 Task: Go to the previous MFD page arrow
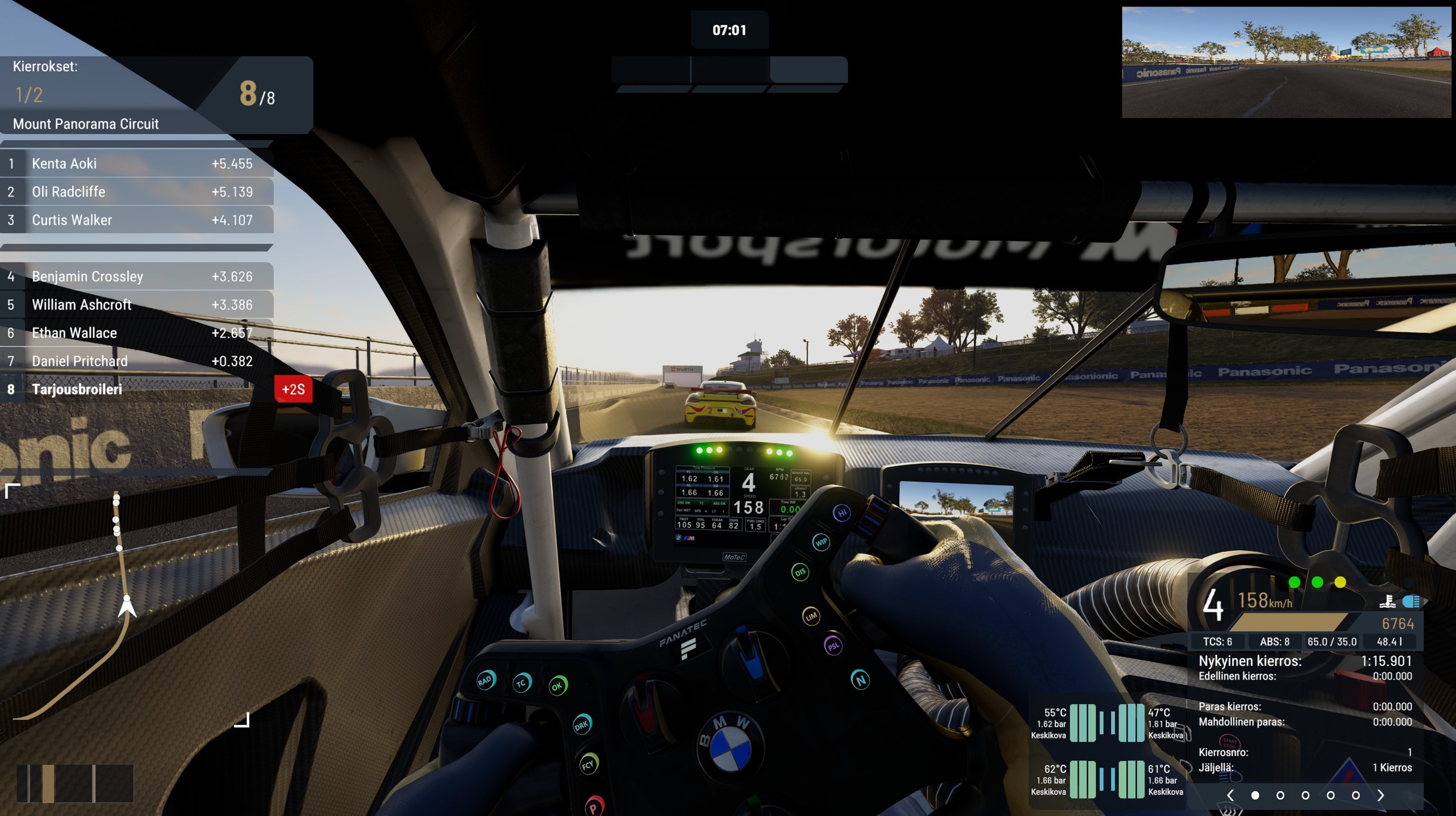tap(1230, 795)
